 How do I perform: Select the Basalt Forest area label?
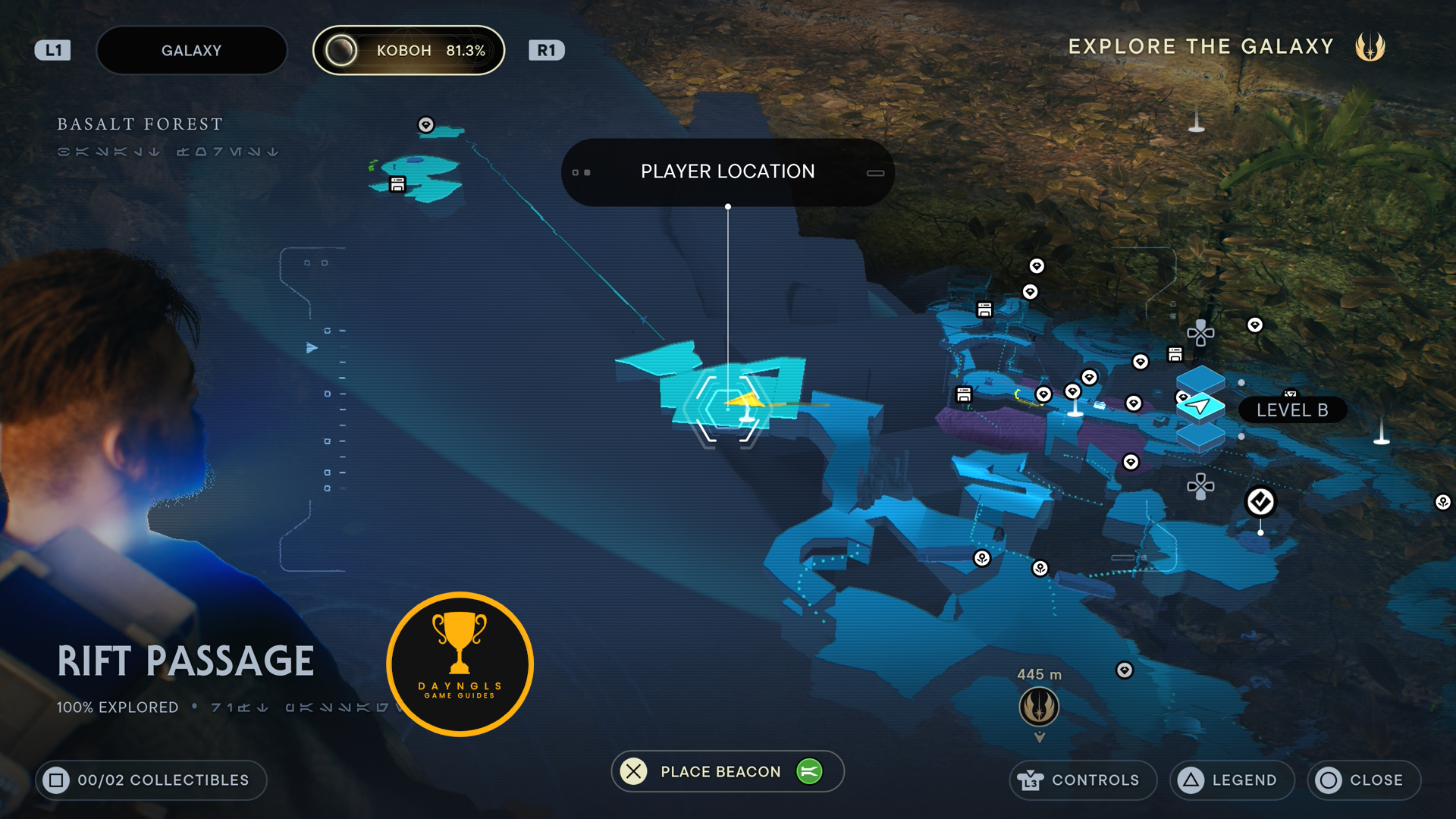(140, 124)
